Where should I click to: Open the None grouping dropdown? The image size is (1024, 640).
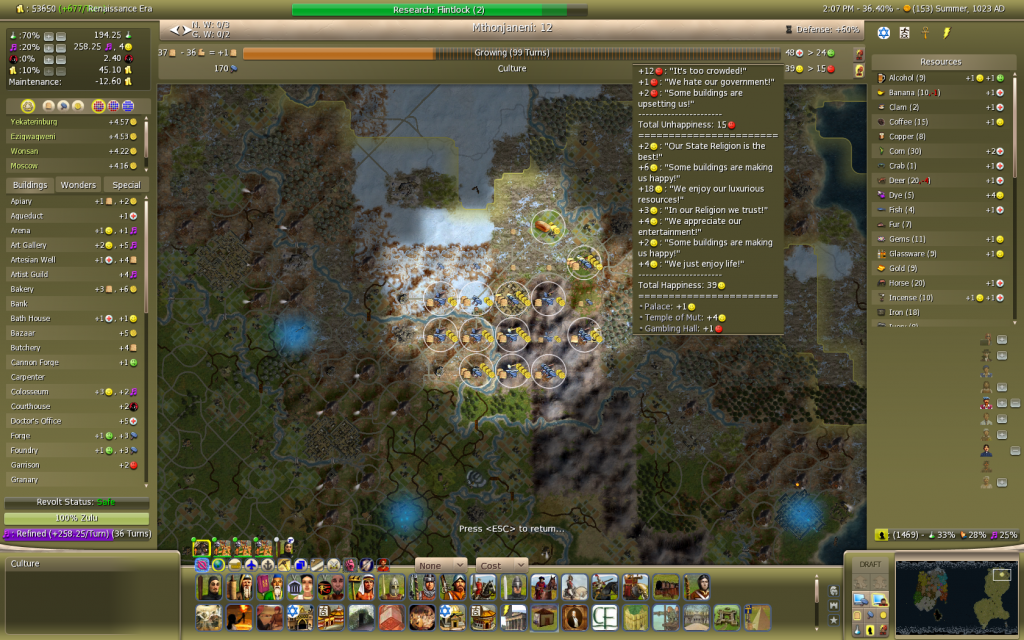point(441,565)
